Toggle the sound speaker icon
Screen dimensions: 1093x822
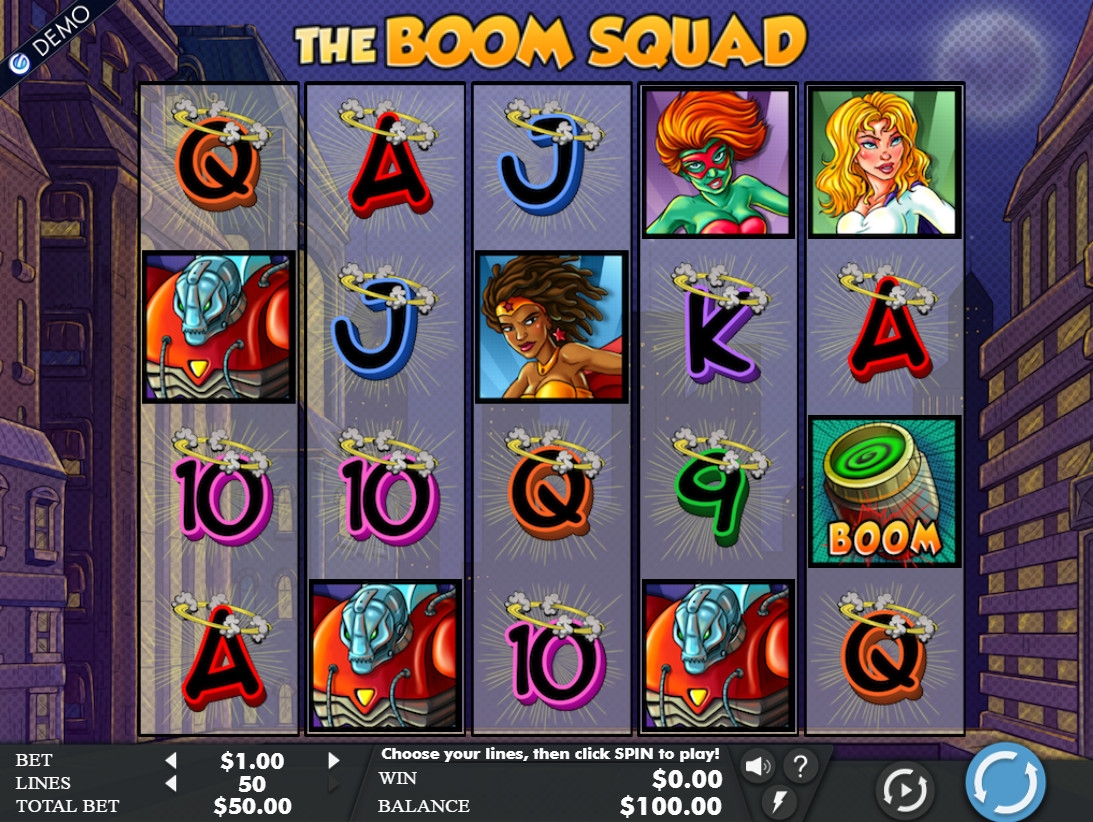pos(758,767)
